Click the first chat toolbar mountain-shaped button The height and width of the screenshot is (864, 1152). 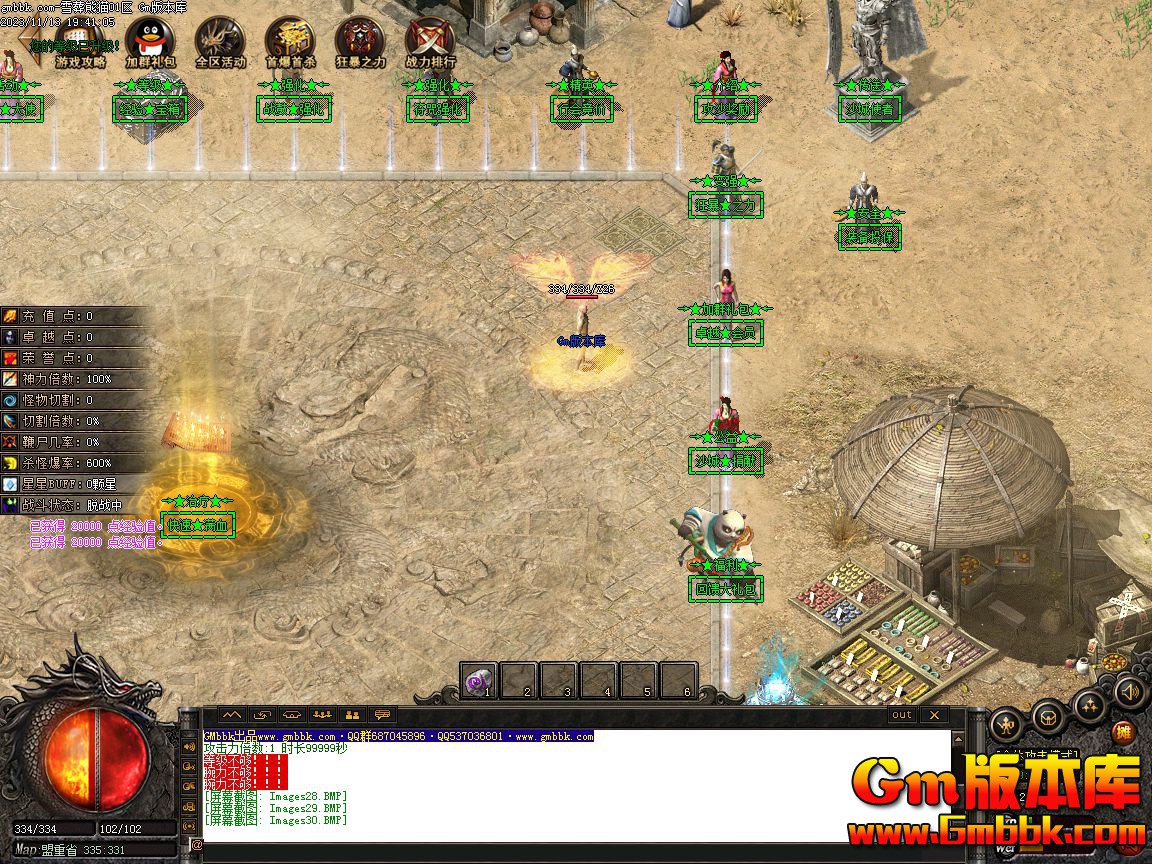tap(232, 715)
